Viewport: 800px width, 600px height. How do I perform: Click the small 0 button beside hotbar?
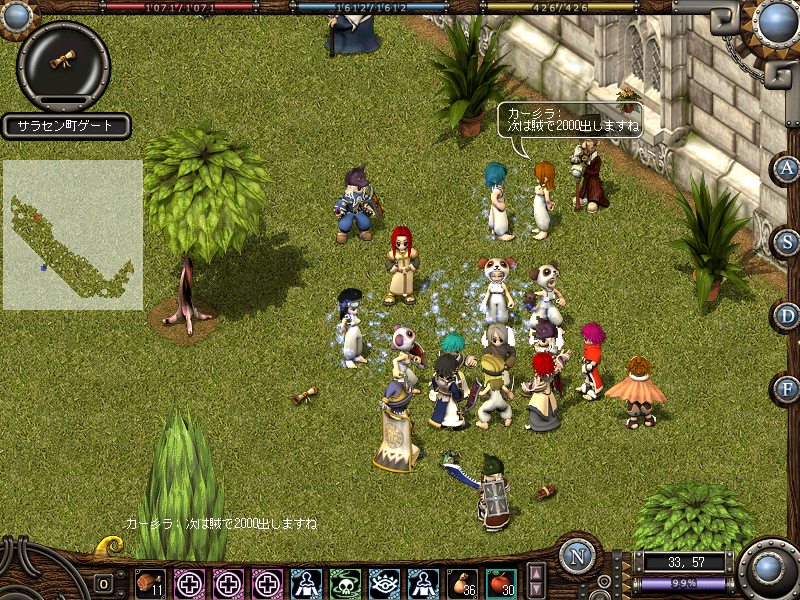[x=104, y=584]
